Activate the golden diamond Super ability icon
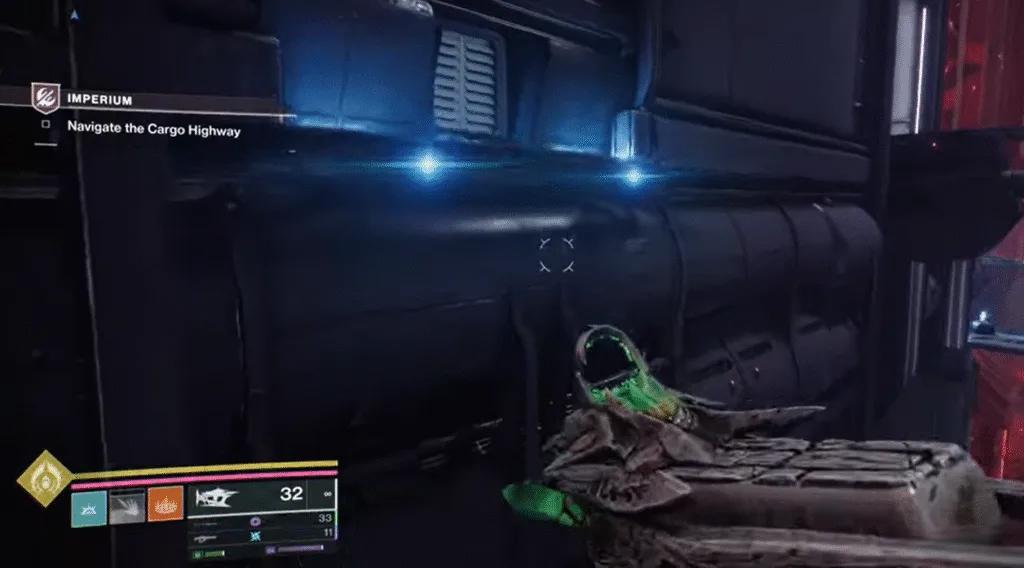This screenshot has height=568, width=1024. point(42,477)
